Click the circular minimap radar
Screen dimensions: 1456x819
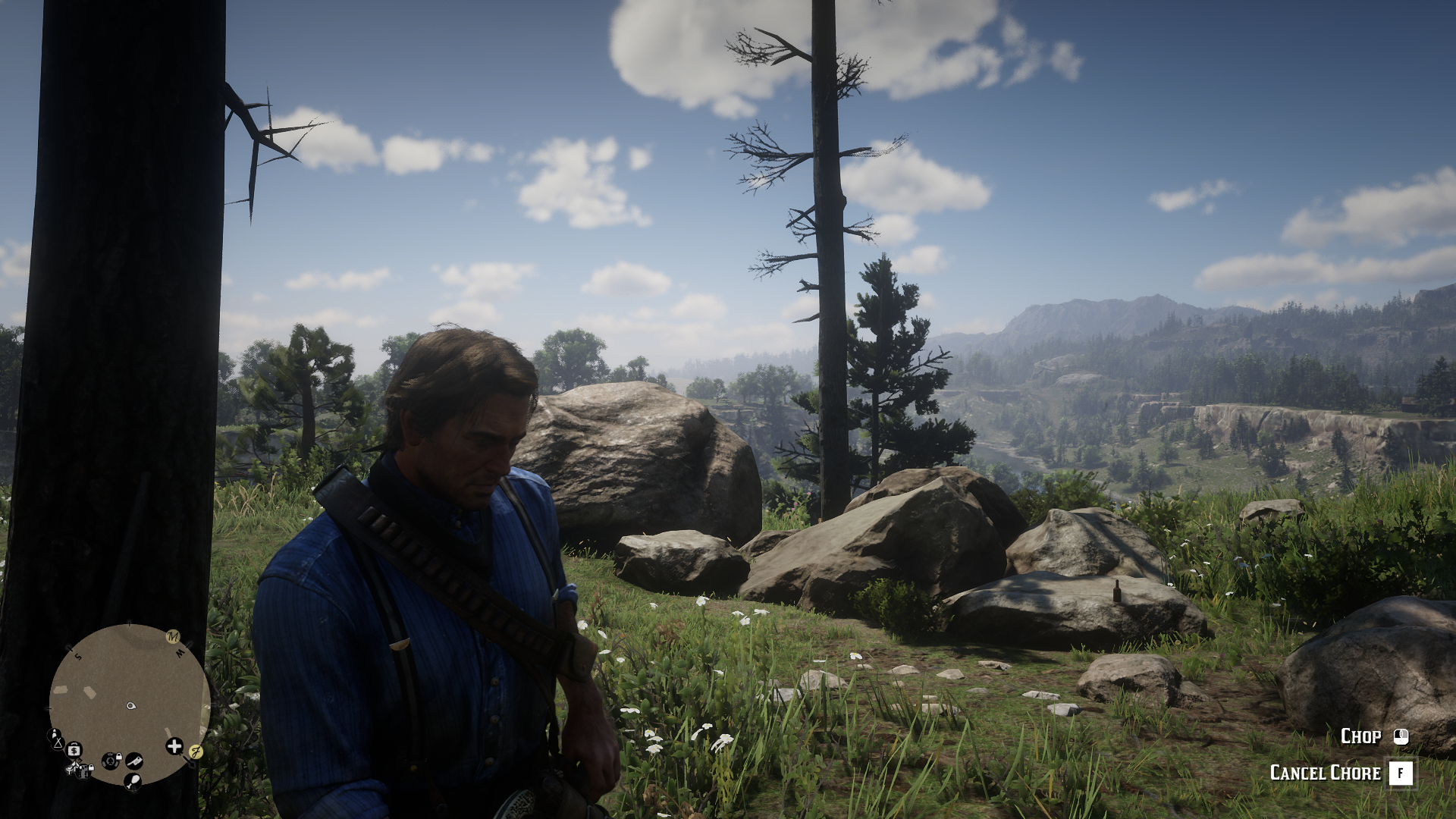[x=129, y=704]
